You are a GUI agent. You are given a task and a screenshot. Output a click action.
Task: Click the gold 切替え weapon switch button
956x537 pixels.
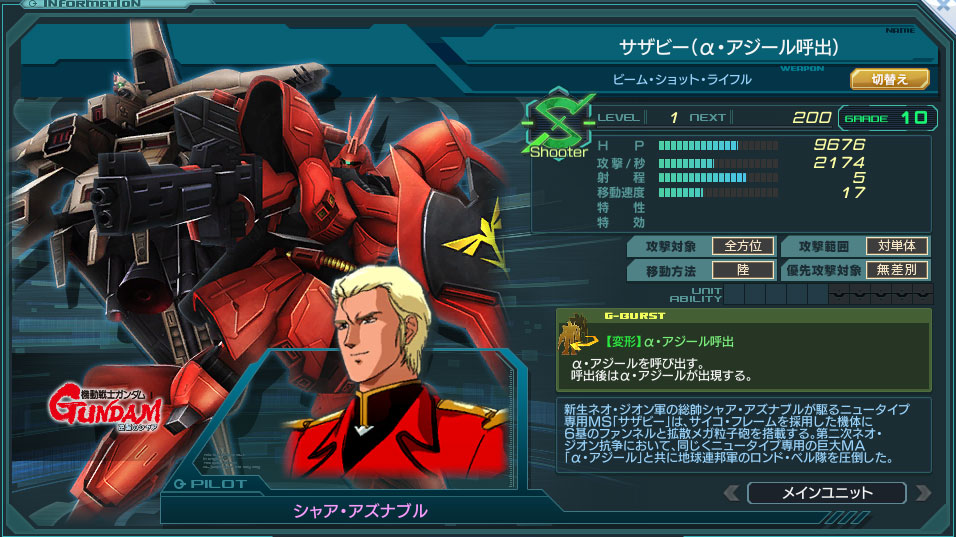coord(889,78)
